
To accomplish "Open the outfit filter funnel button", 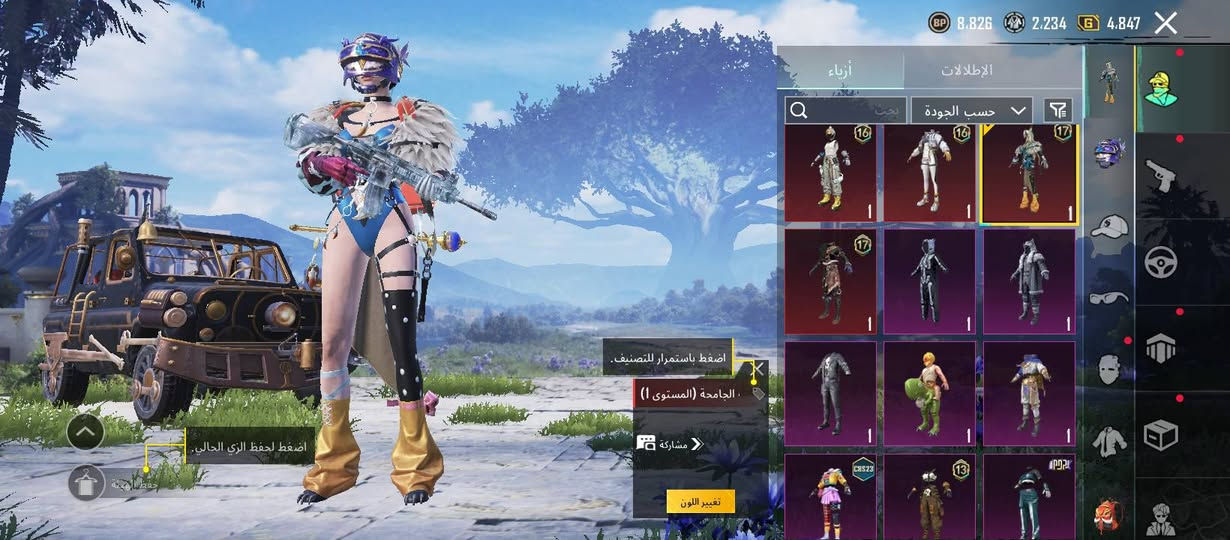I will pyautogui.click(x=1057, y=110).
